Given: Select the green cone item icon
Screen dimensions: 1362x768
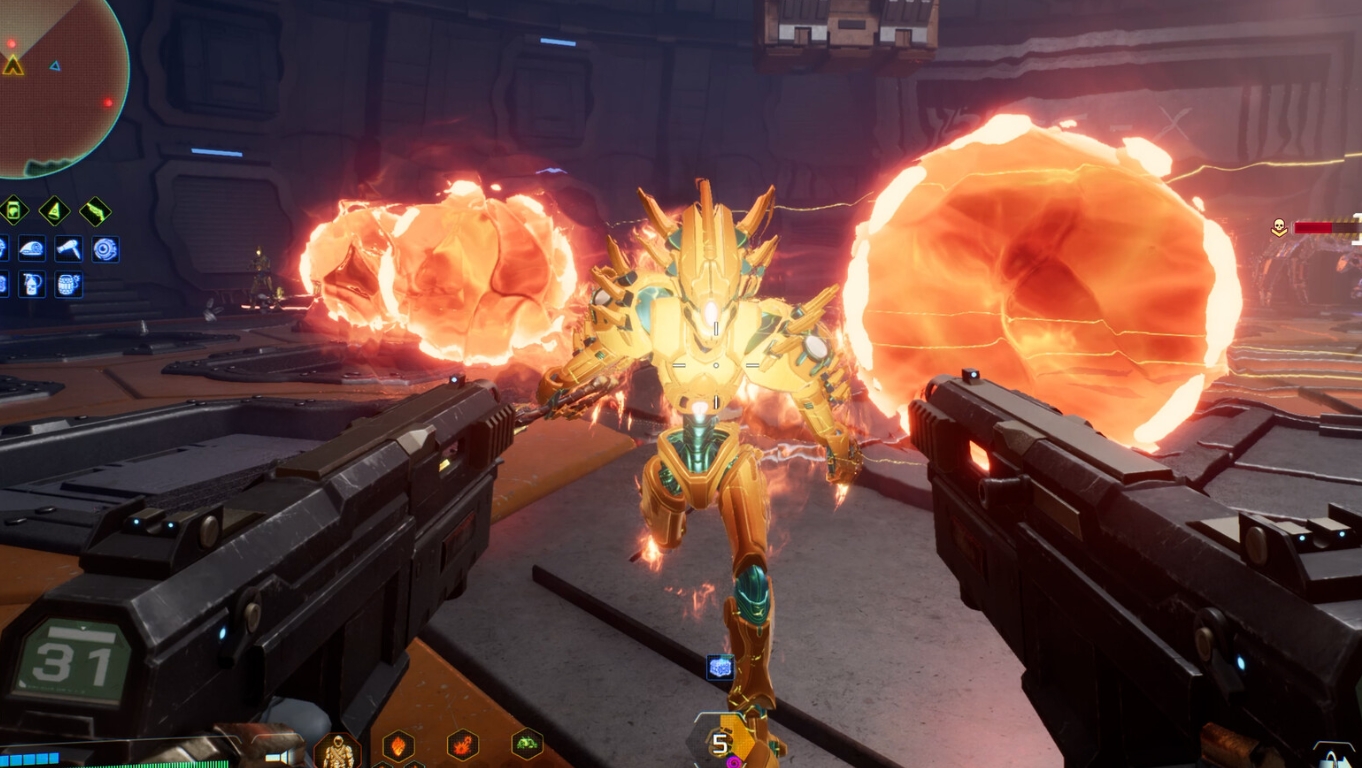Looking at the screenshot, I should tap(54, 211).
